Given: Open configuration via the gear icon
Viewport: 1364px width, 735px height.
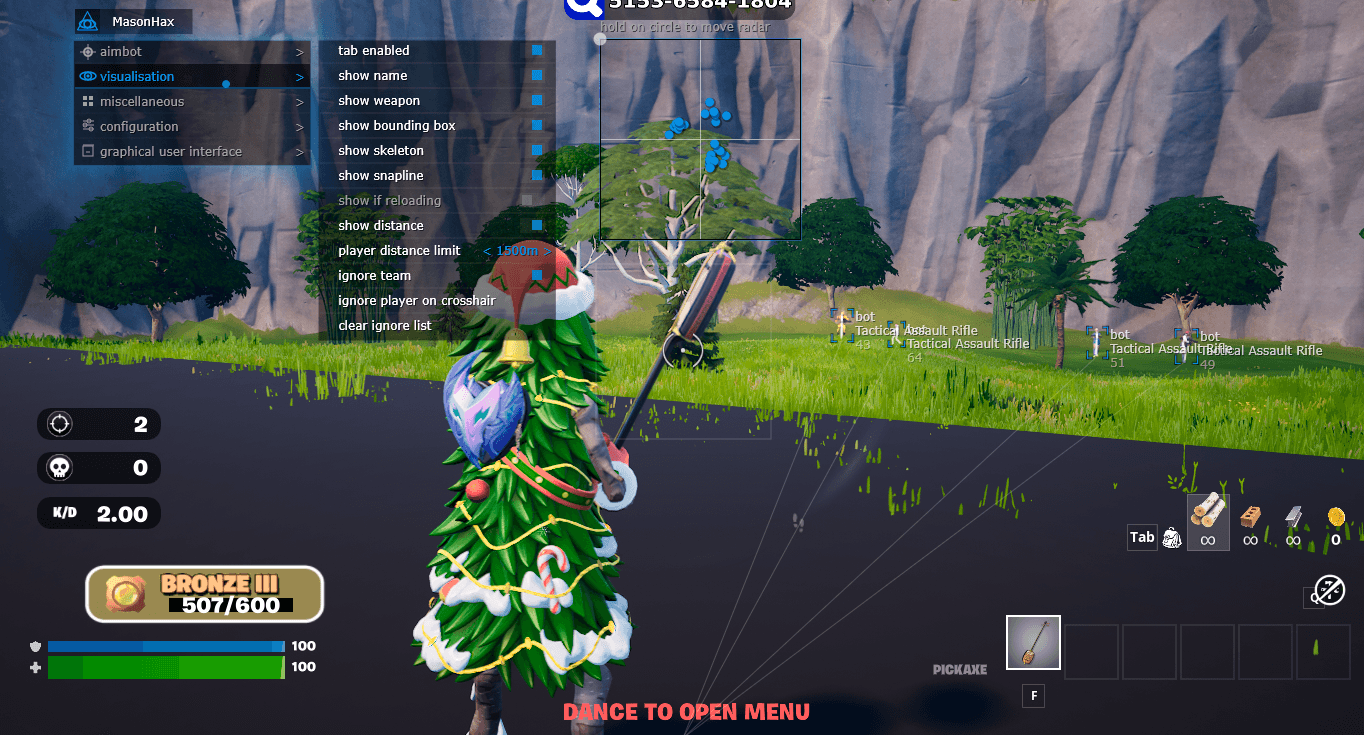Looking at the screenshot, I should point(89,126).
